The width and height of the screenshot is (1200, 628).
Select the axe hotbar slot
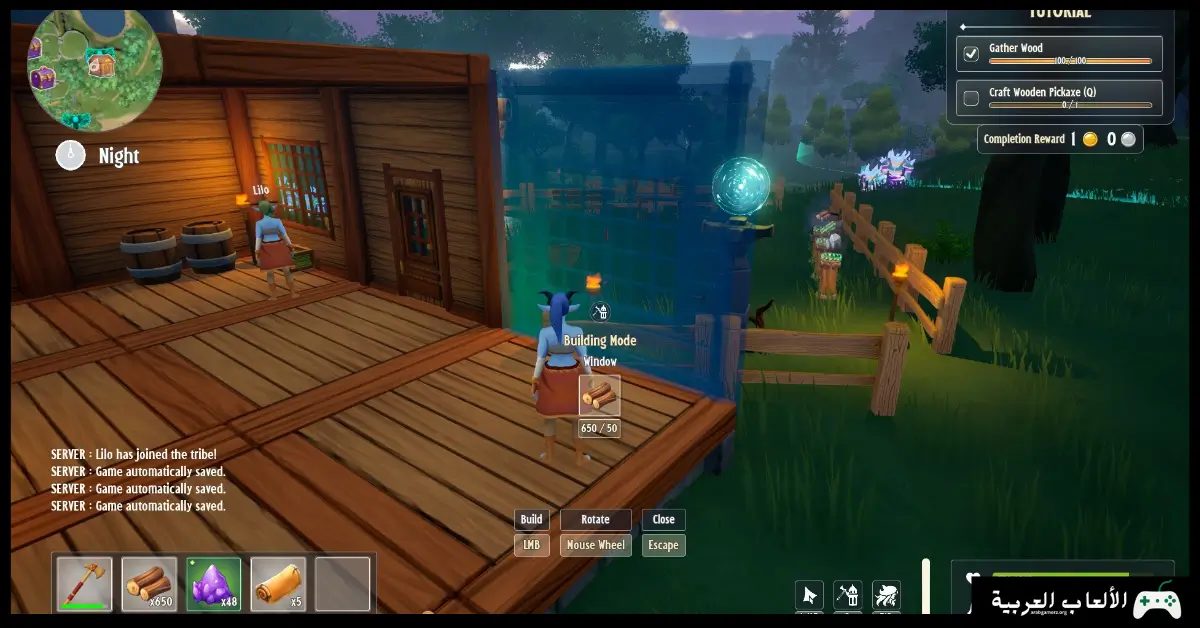(84, 584)
